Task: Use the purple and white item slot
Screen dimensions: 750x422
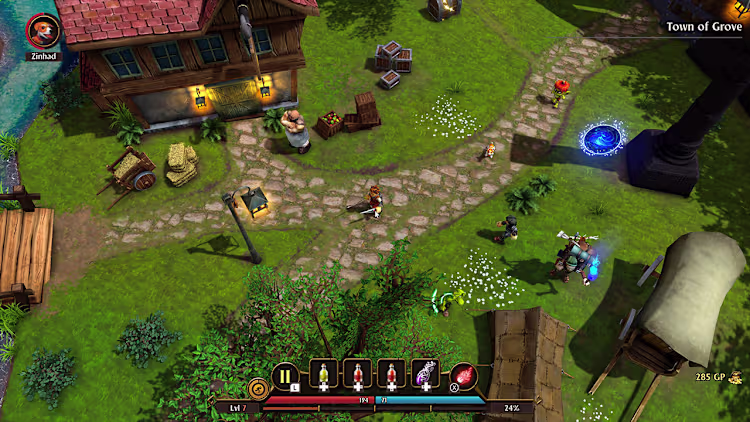Action: [426, 374]
